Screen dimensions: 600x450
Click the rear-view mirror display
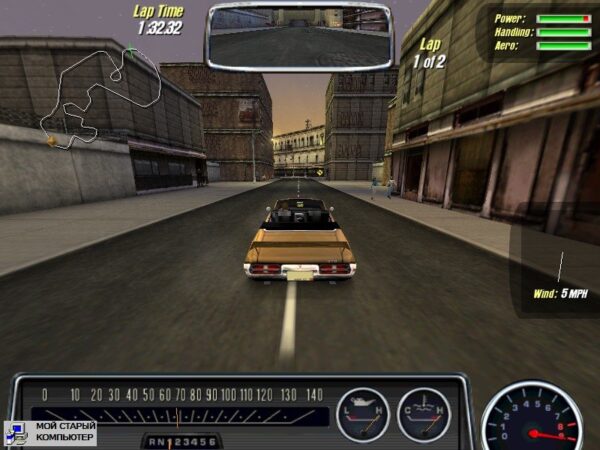299,36
